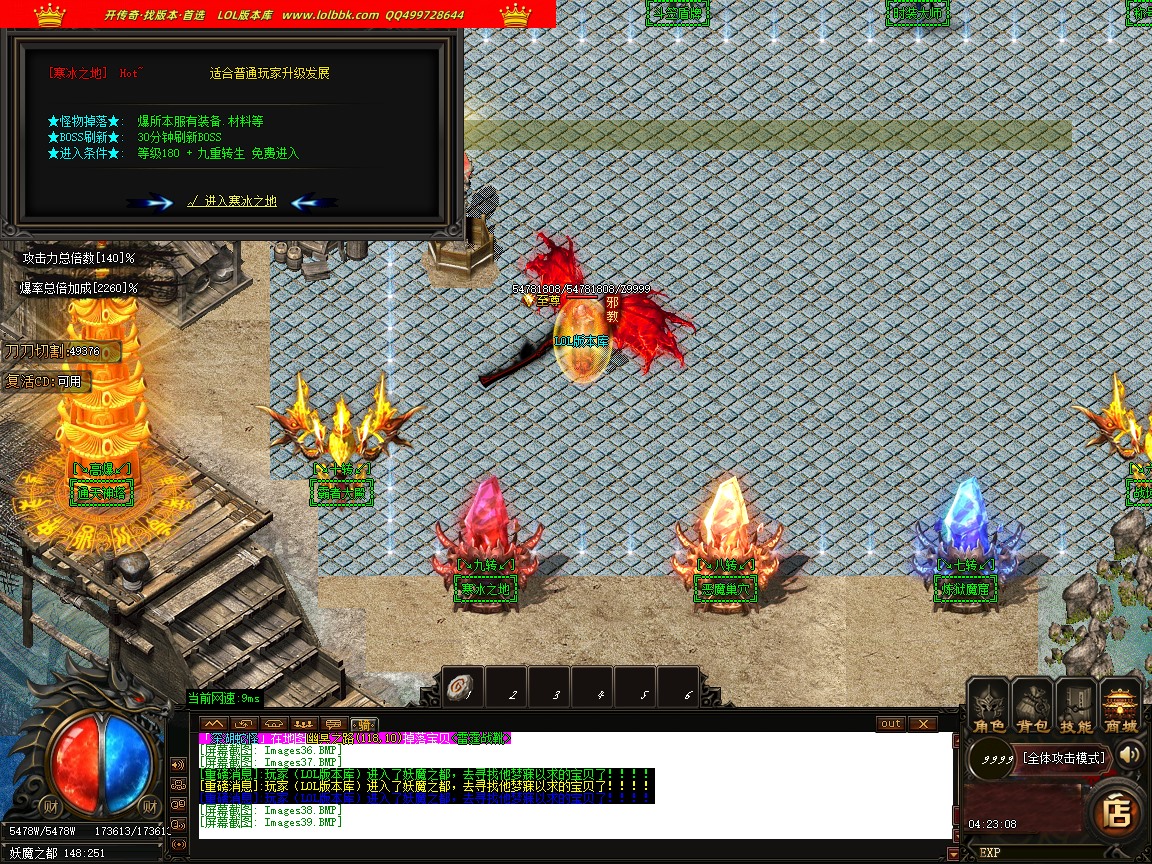Click the left 财 button under the red orb

pyautogui.click(x=49, y=806)
